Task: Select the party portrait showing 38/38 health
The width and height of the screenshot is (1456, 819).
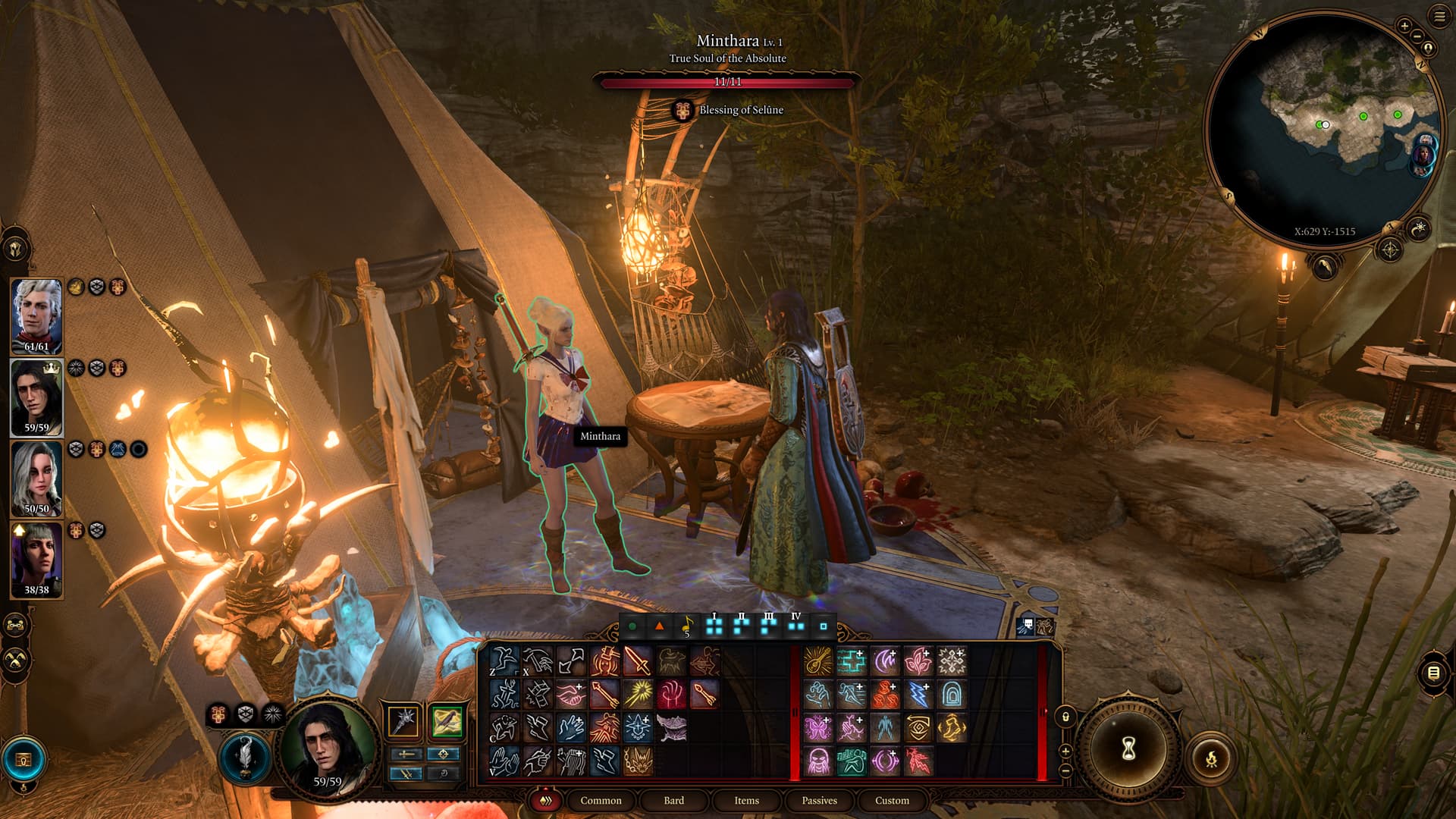Action: point(36,559)
